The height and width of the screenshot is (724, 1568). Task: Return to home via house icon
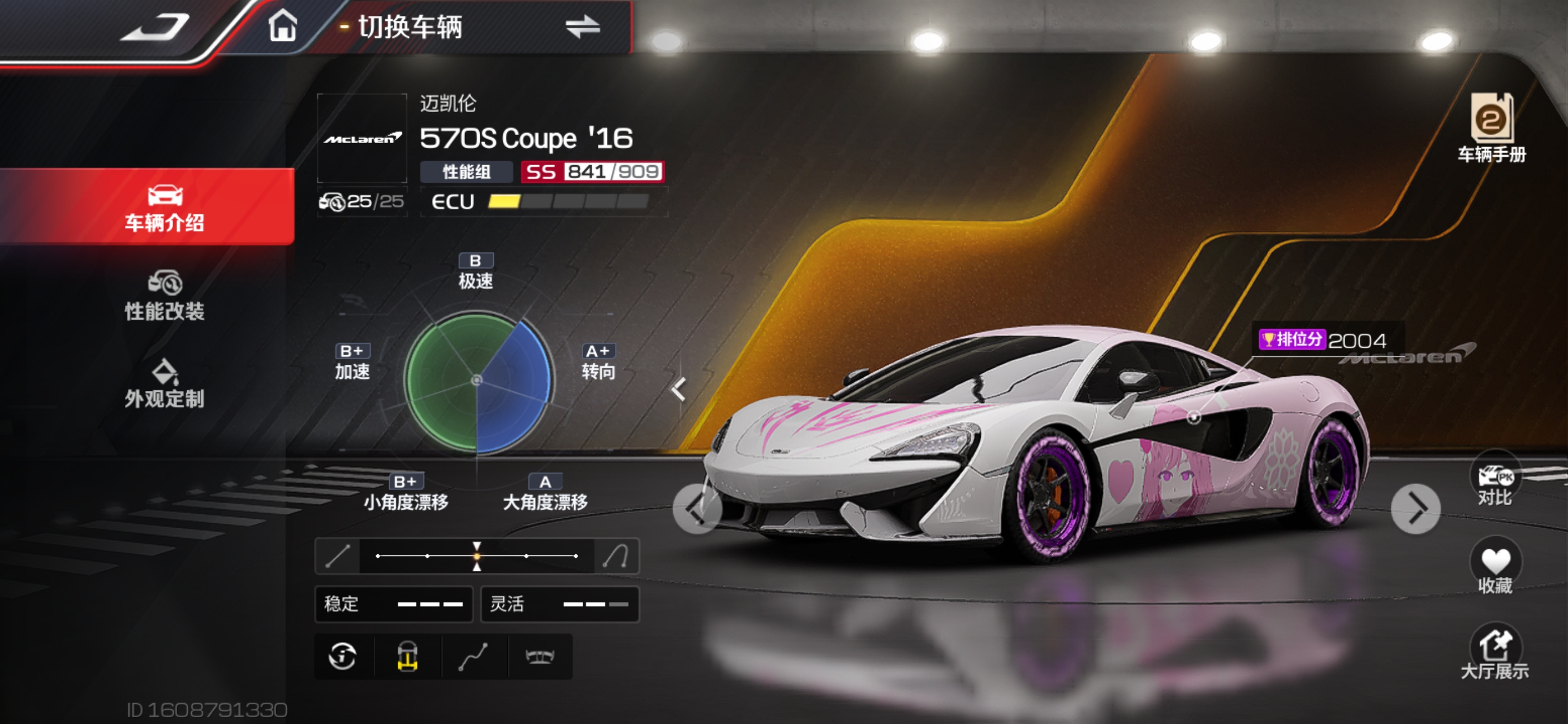point(283,27)
